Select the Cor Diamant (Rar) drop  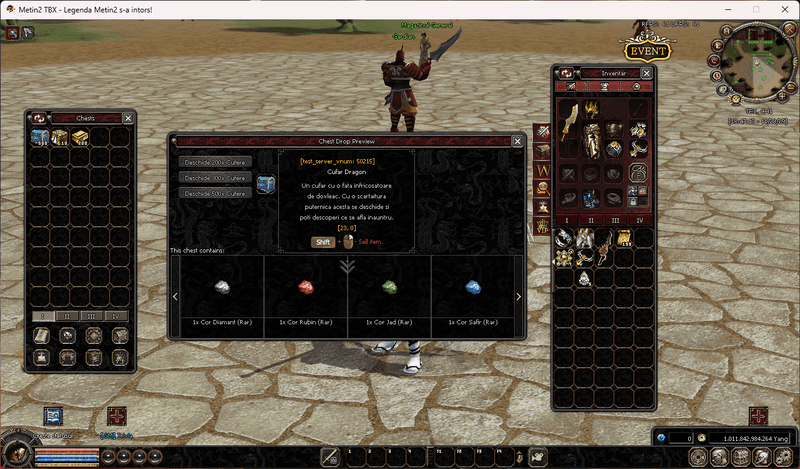pos(222,287)
